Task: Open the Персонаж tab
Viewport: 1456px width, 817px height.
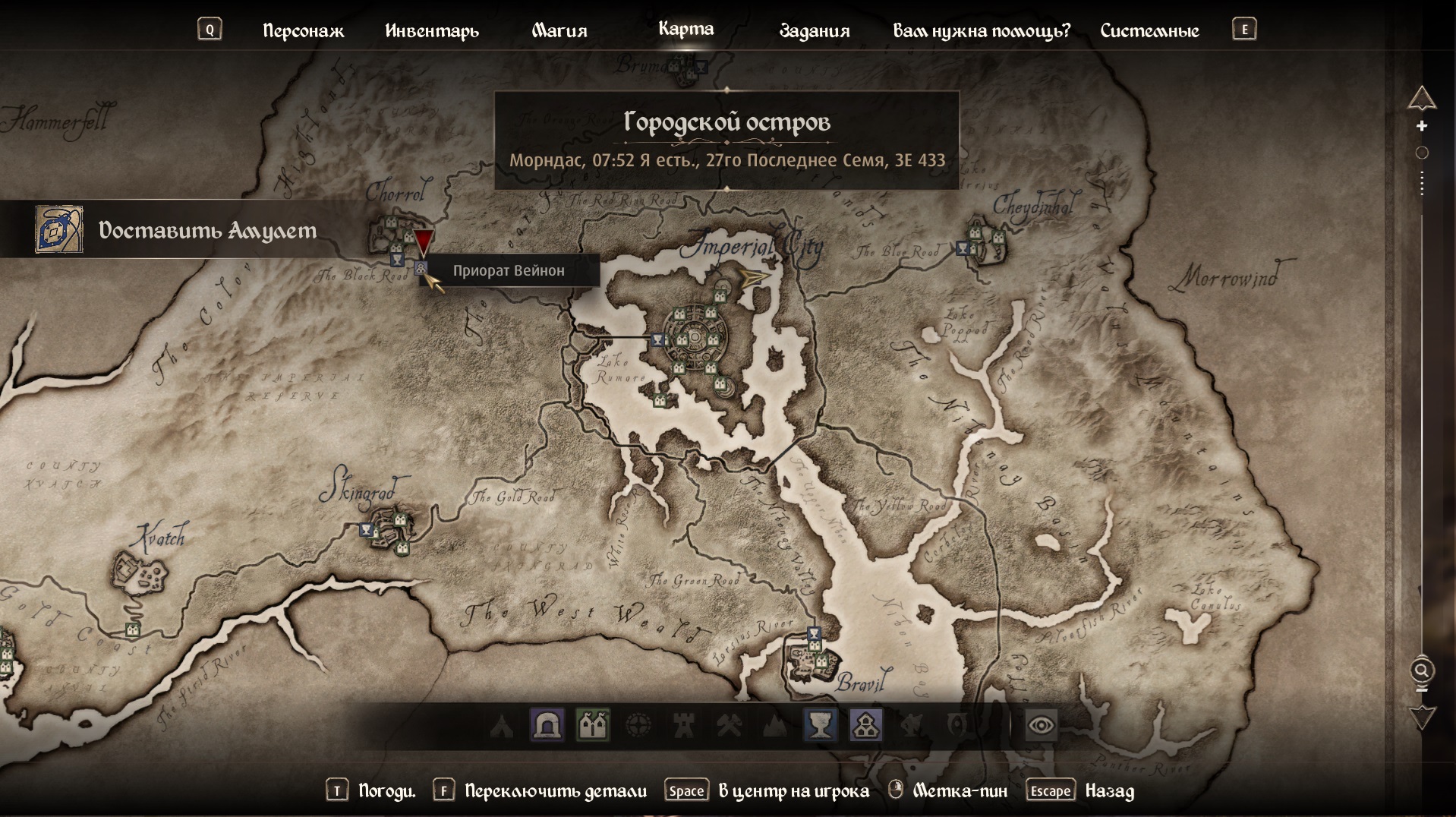Action: click(x=303, y=30)
